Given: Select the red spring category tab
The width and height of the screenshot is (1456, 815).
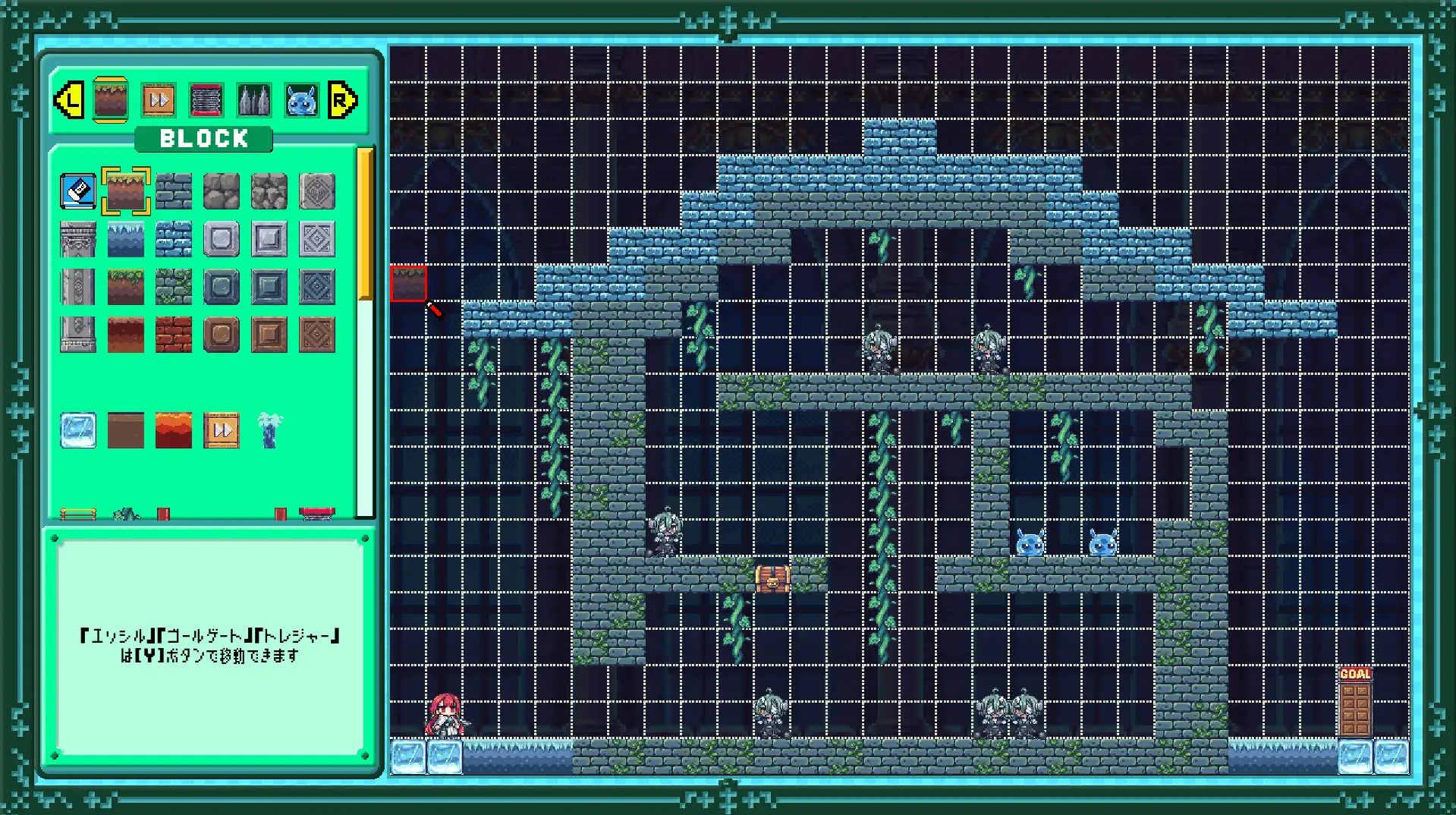Looking at the screenshot, I should 206,100.
